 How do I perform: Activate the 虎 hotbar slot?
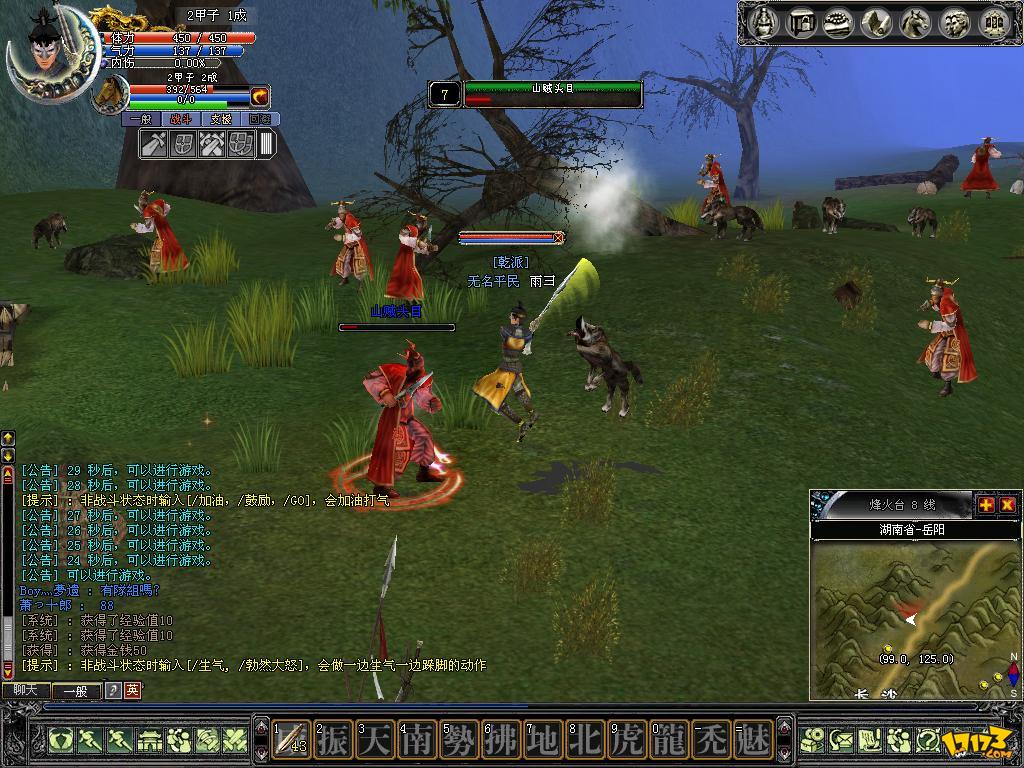tap(628, 740)
